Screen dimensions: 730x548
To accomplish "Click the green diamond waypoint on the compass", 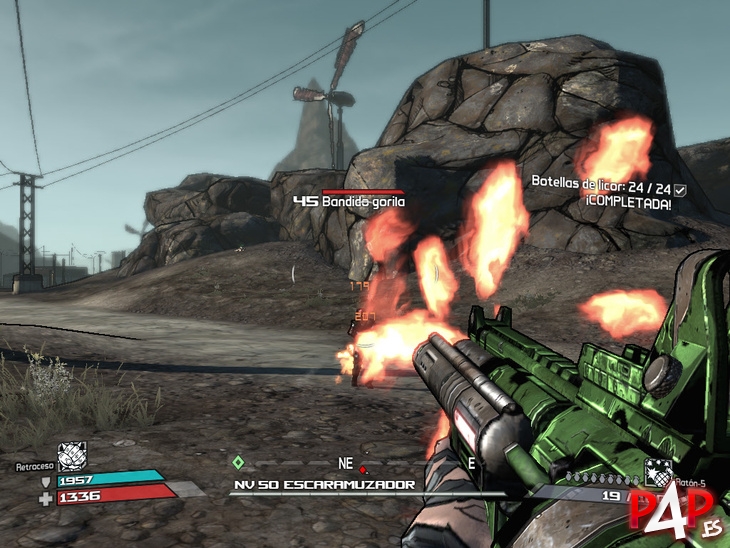I will pos(237,462).
